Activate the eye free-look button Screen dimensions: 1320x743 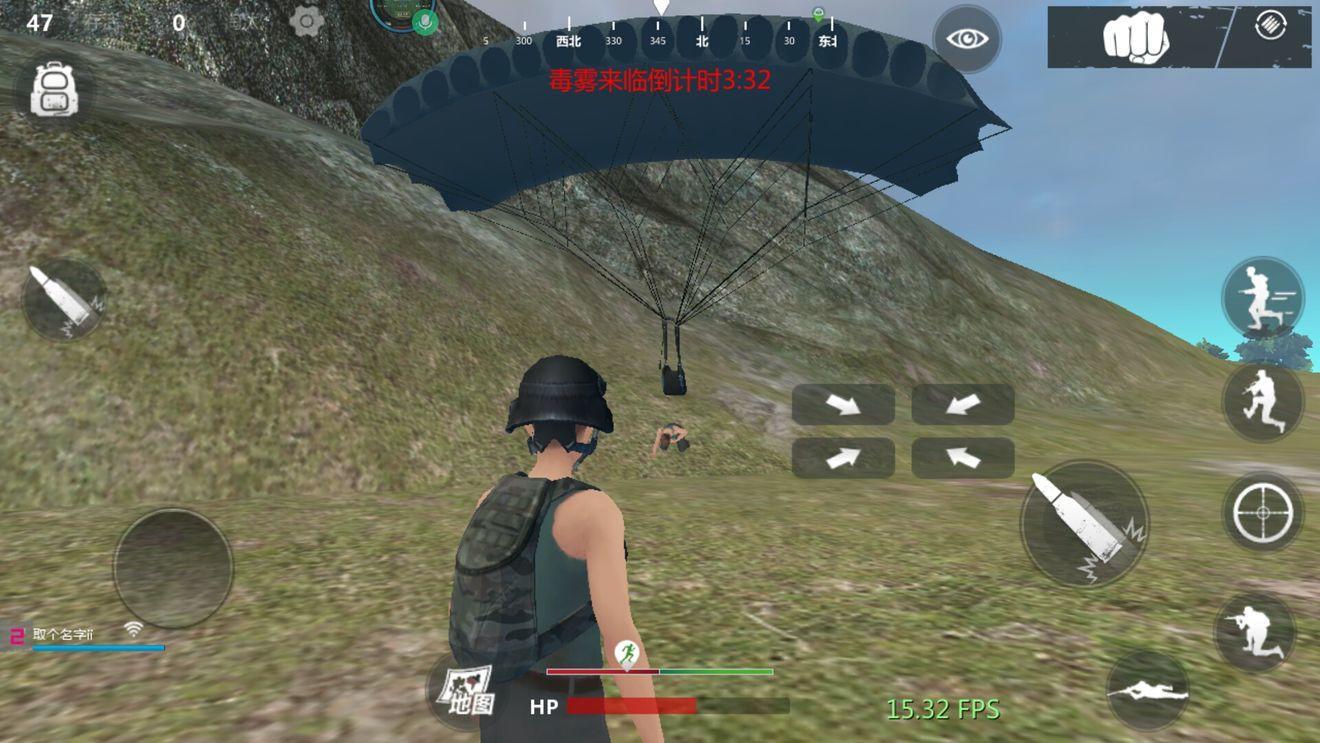coord(966,39)
